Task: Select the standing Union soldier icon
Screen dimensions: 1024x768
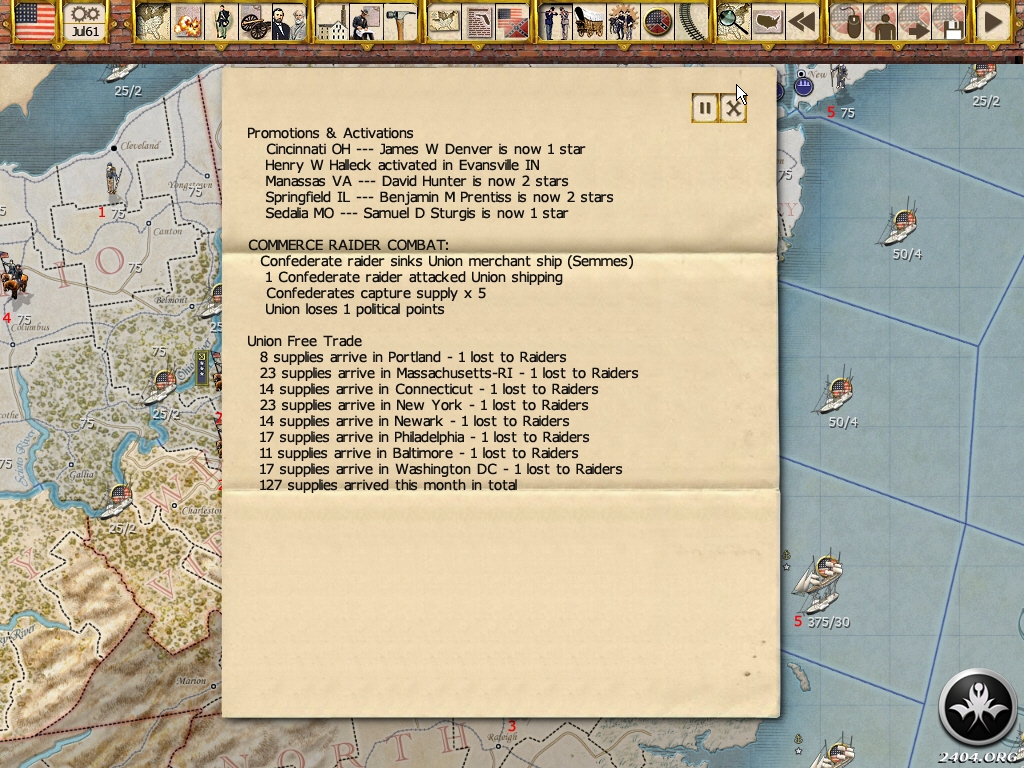Action: click(221, 22)
